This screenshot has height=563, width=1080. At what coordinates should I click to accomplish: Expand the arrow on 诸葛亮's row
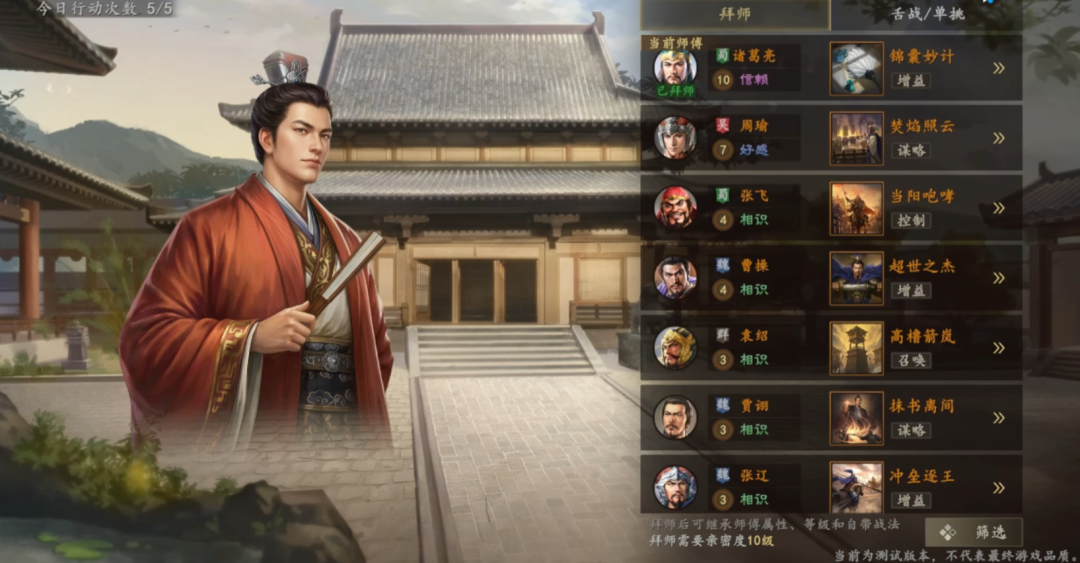coord(998,68)
